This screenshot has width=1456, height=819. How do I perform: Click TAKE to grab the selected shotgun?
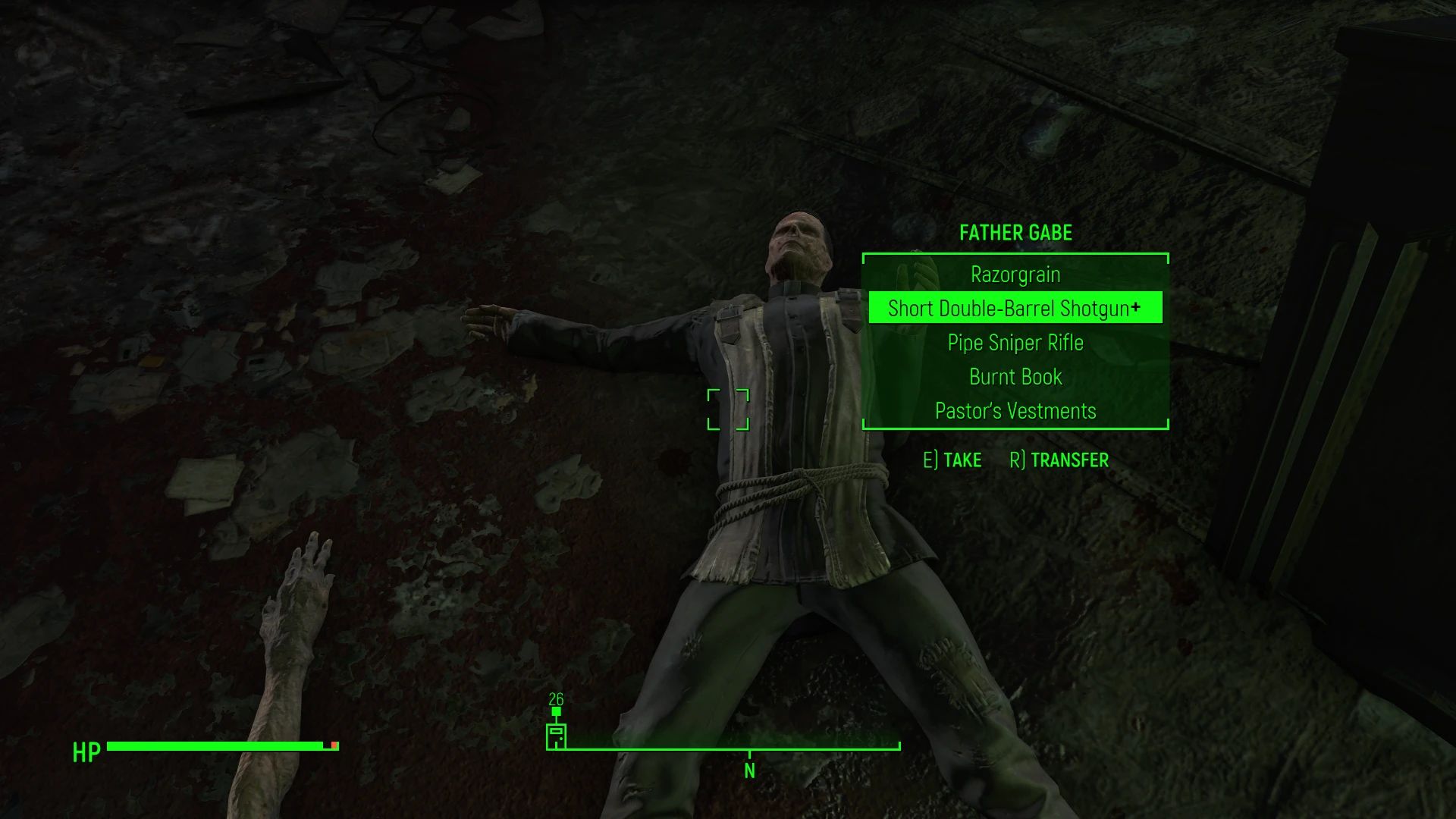(962, 460)
